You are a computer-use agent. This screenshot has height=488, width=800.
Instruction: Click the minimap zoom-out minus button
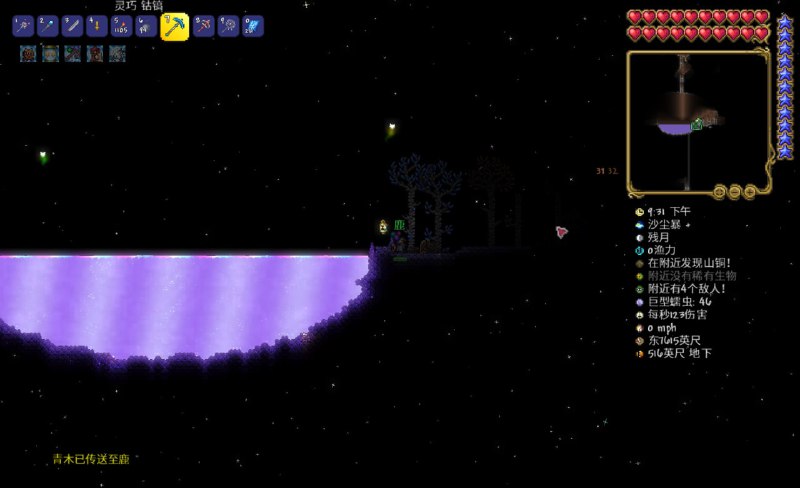click(x=734, y=191)
